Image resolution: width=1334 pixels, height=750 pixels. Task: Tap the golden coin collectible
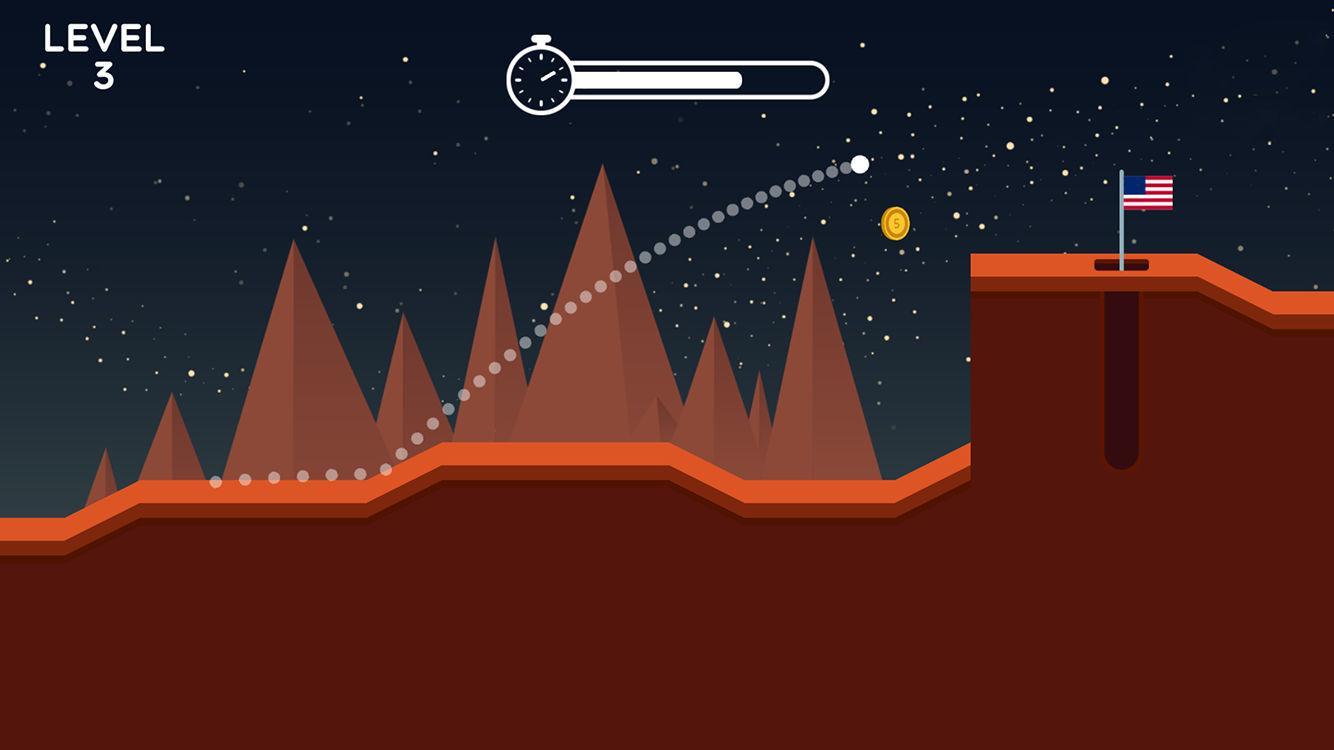coord(894,222)
